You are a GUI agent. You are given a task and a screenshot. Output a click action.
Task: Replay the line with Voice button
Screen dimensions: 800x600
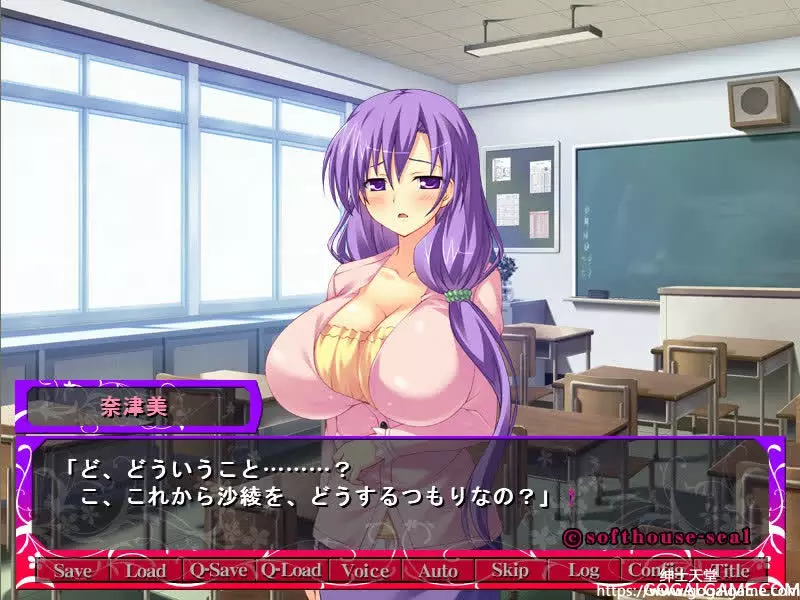tap(364, 571)
